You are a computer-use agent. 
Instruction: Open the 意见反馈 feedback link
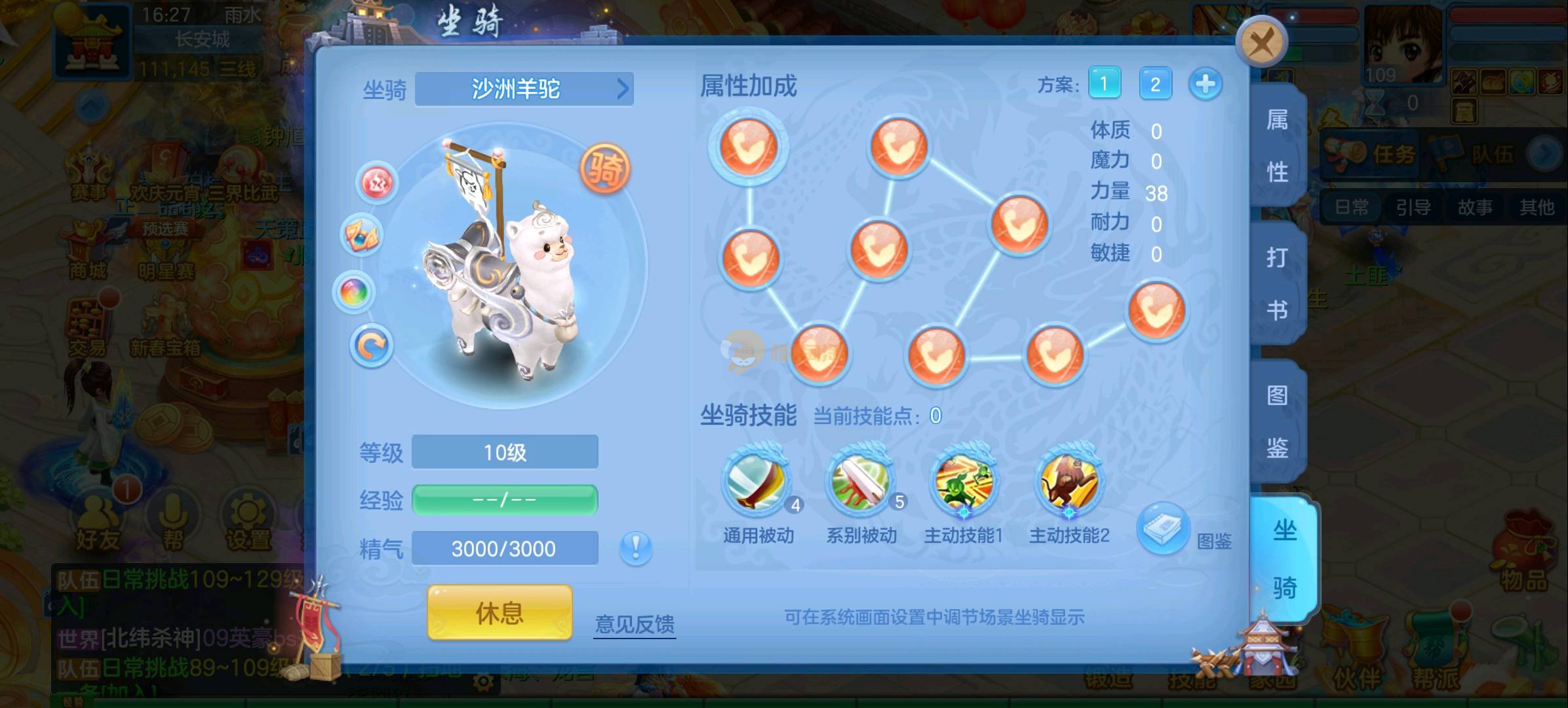[635, 623]
